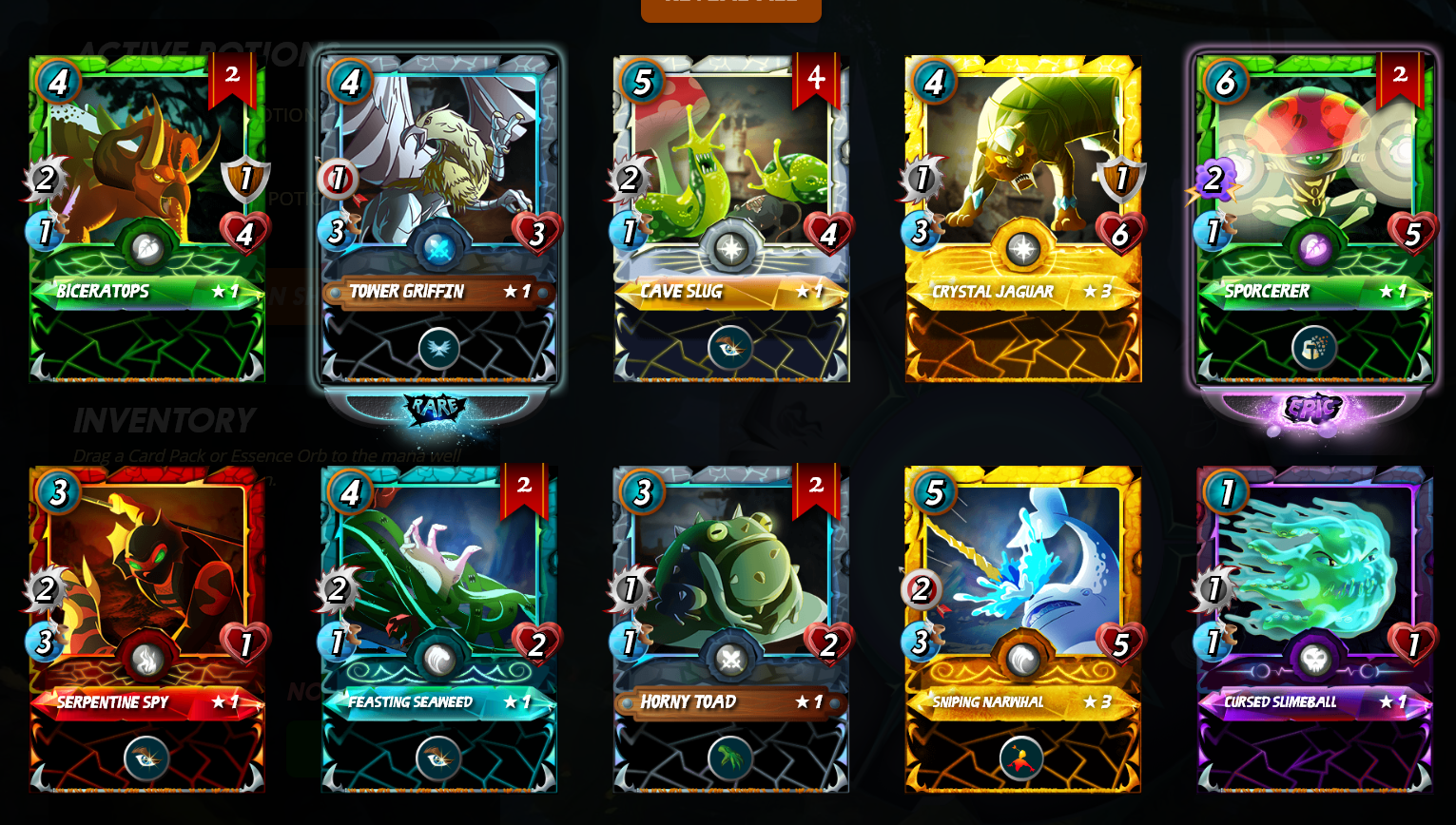The height and width of the screenshot is (825, 1456).
Task: Click Horny Toad's reach ability icon
Action: 730,758
